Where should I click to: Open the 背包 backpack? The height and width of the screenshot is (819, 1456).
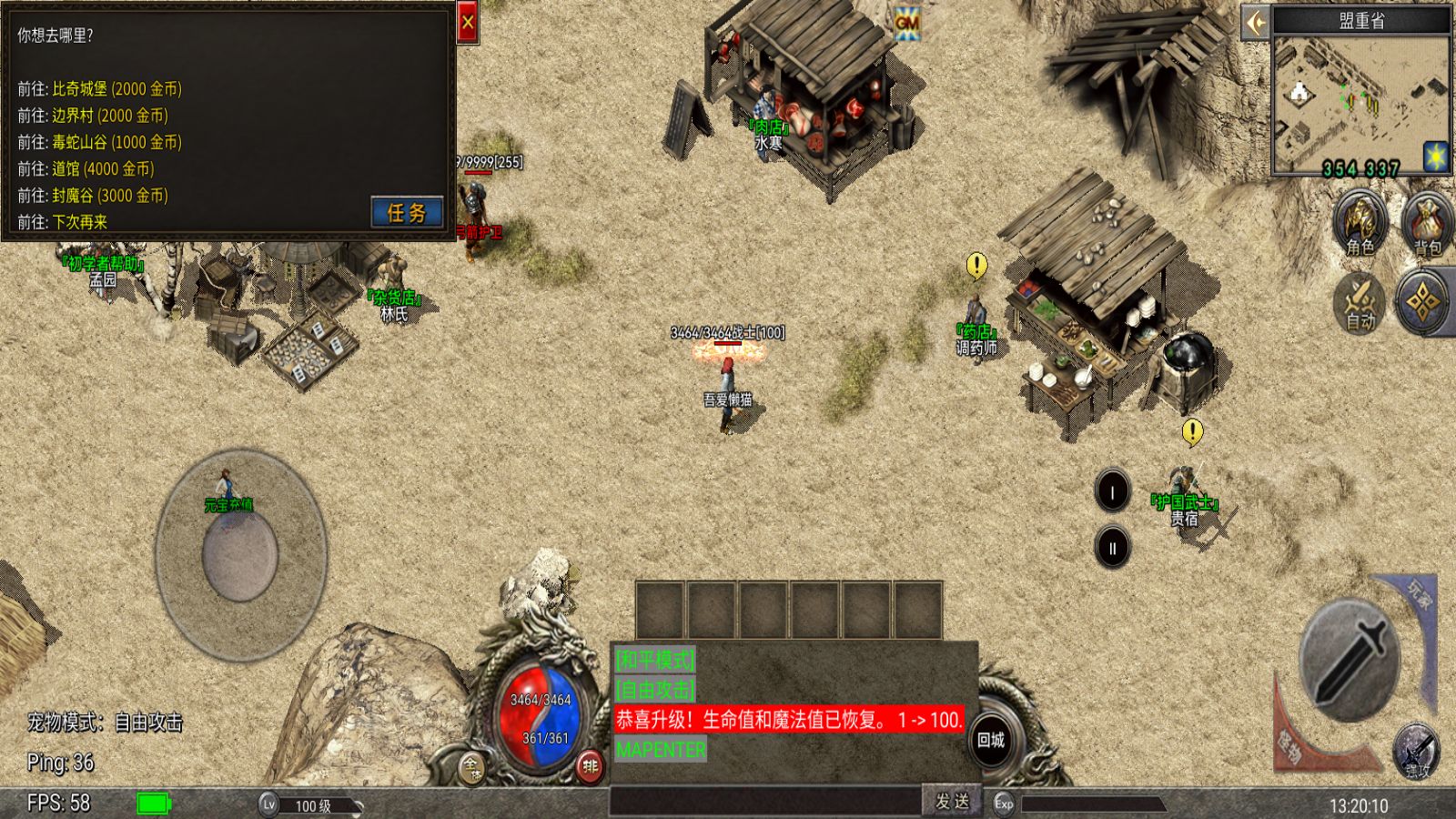[1426, 223]
